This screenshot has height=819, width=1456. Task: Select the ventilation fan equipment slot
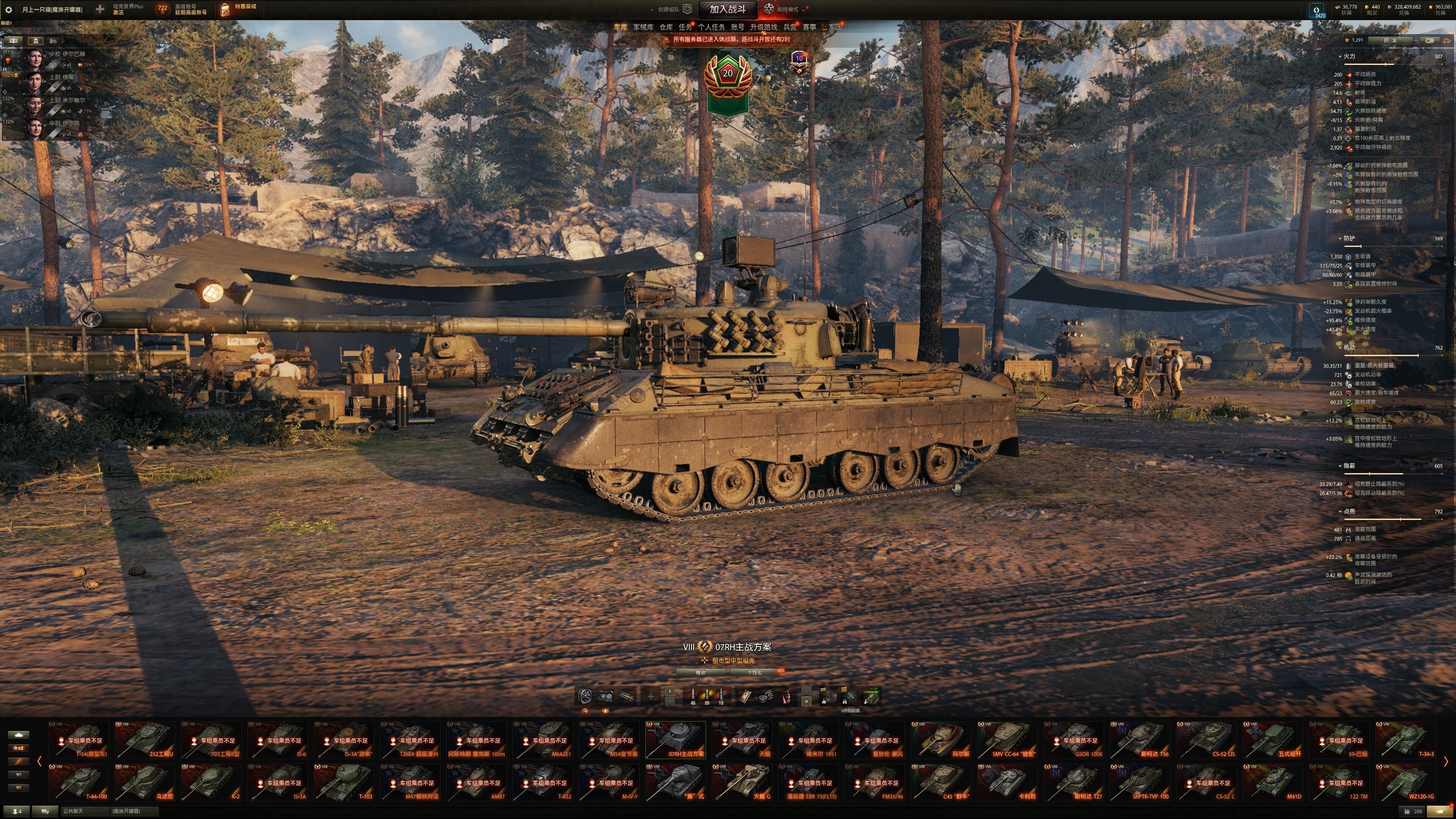coord(585,696)
